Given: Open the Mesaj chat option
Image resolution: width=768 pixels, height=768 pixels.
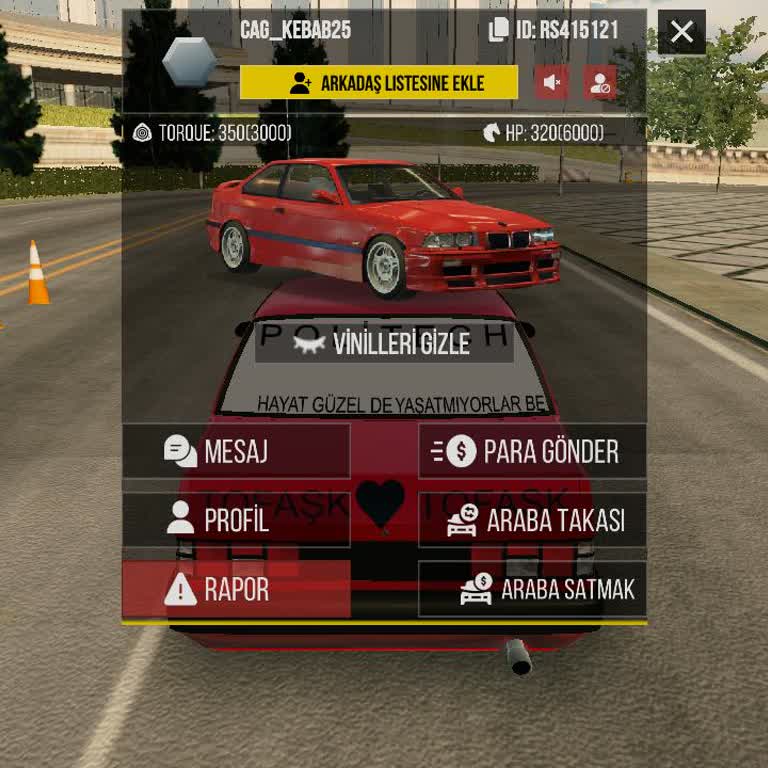Looking at the screenshot, I should (236, 451).
